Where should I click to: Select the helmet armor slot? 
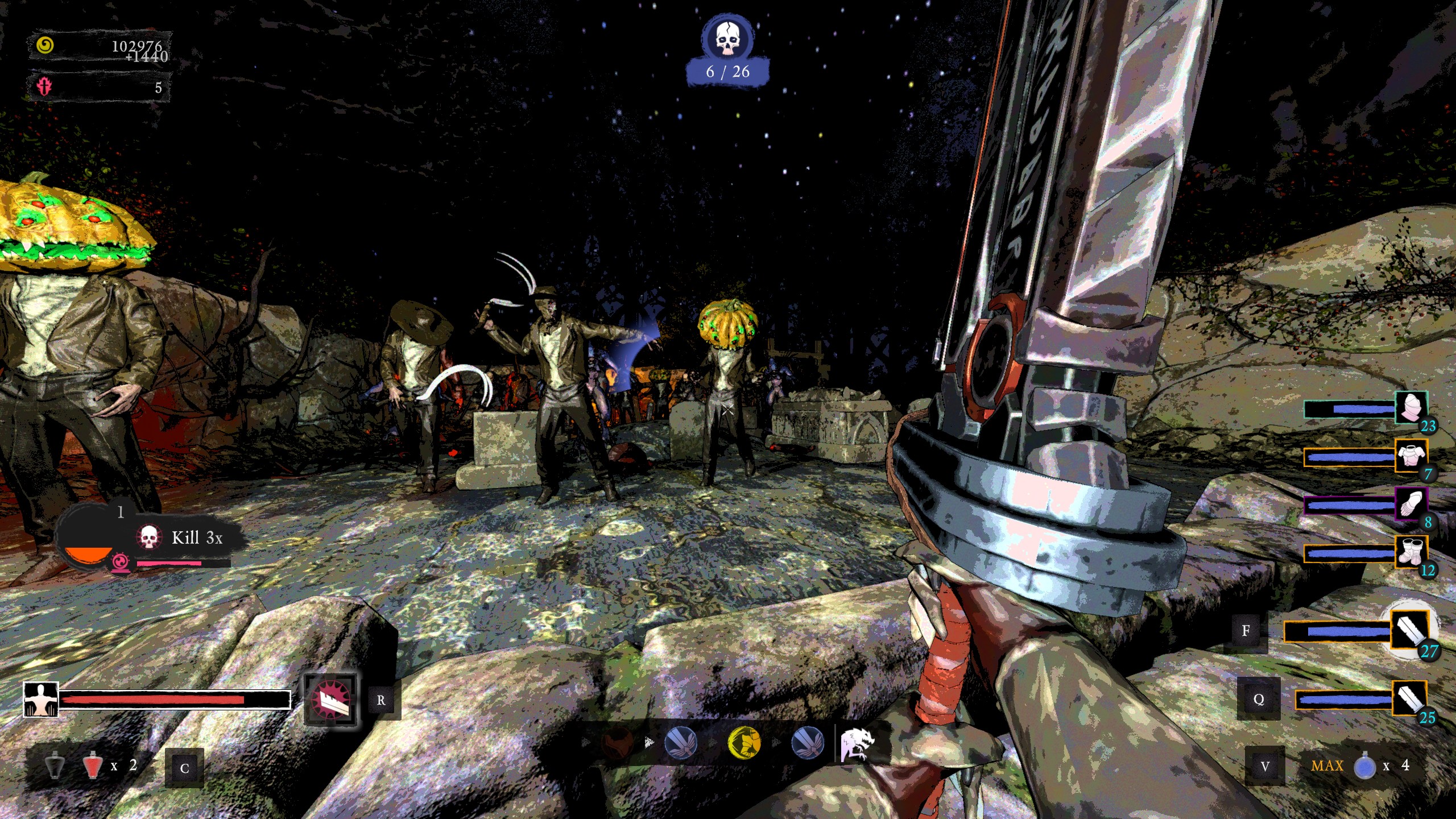[1411, 408]
